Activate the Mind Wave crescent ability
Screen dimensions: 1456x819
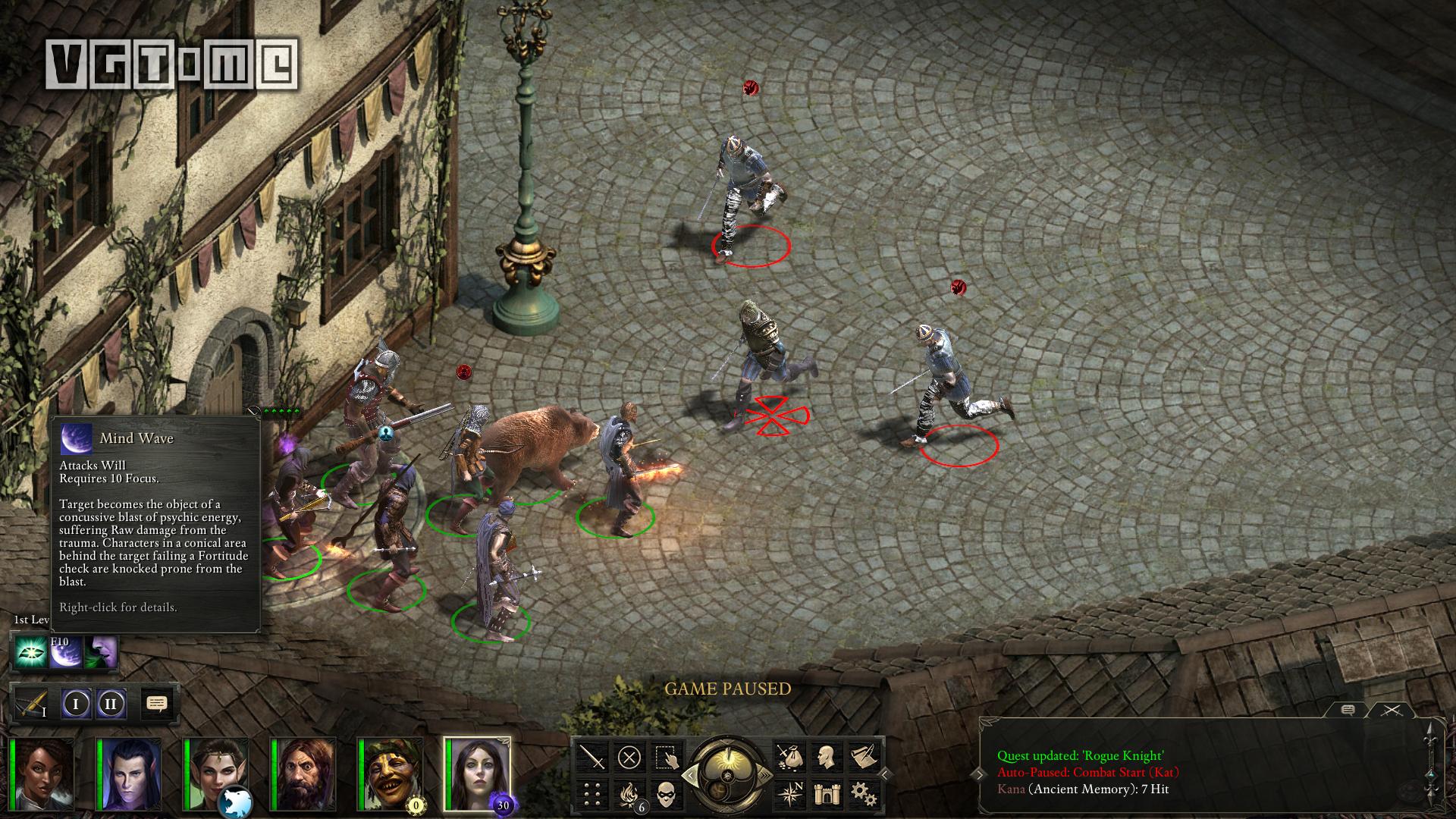65,653
